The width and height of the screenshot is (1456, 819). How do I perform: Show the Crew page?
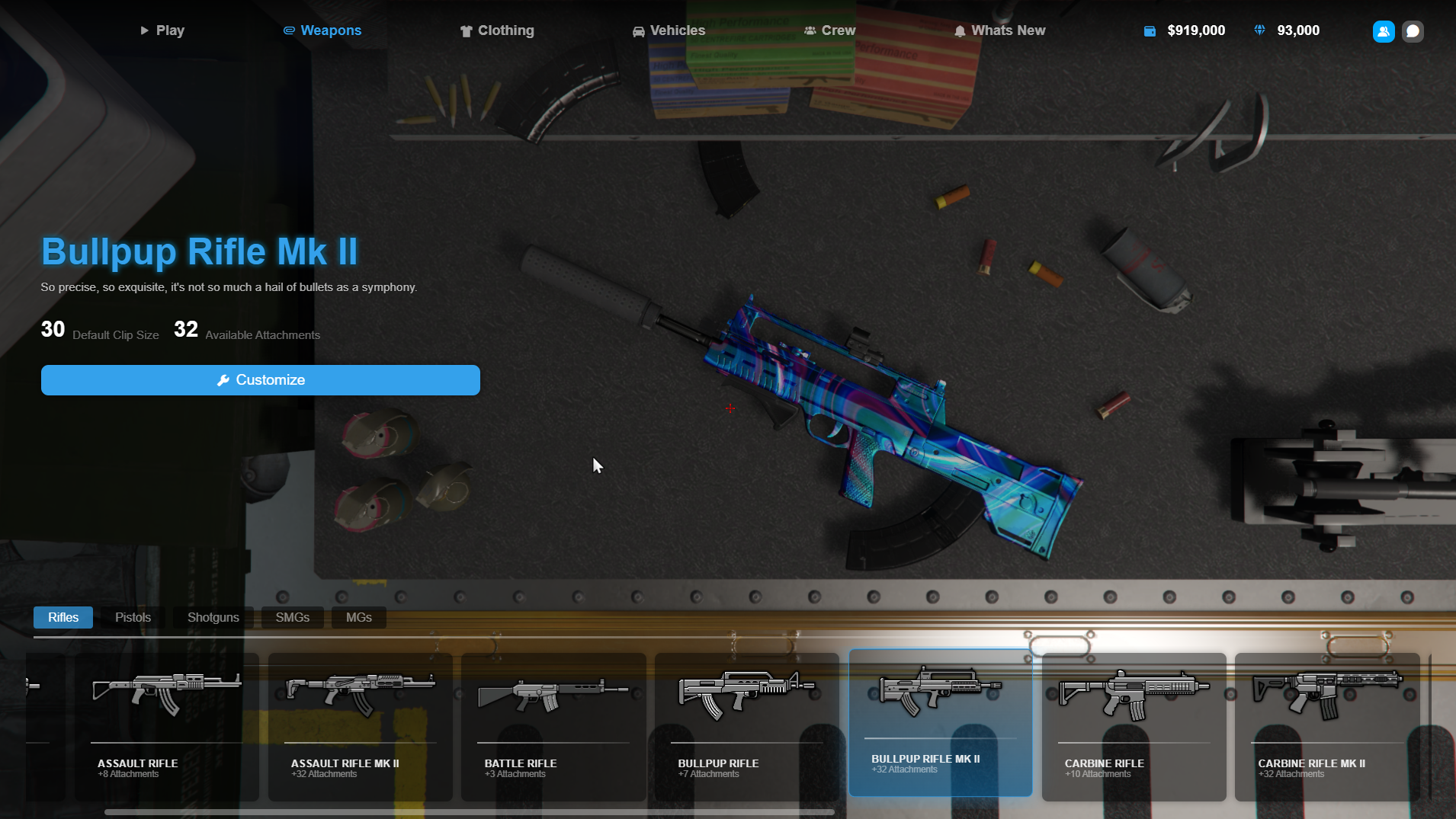(829, 30)
